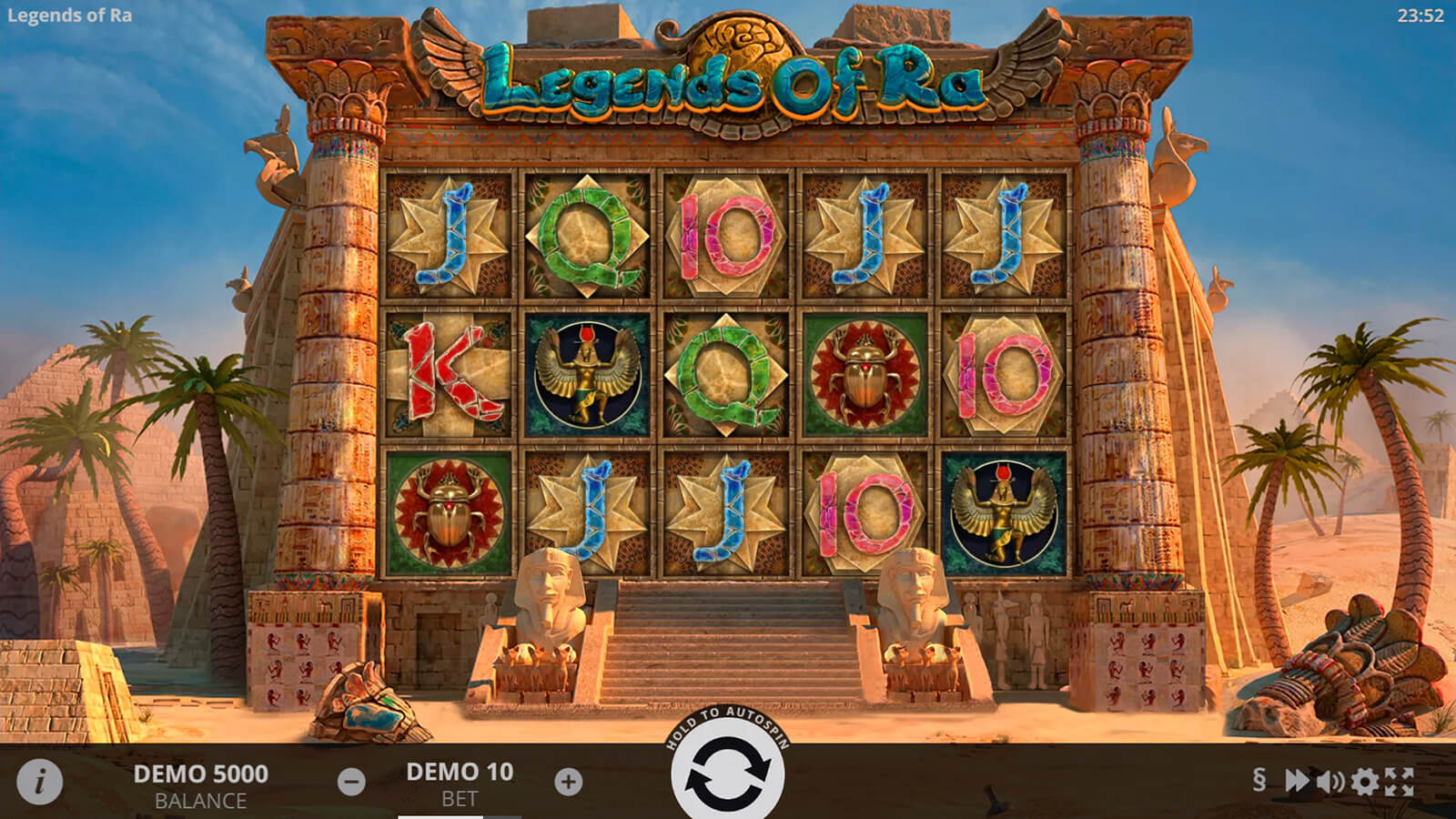Decrease the bet with the minus button
This screenshot has width=1456, height=819.
351,782
